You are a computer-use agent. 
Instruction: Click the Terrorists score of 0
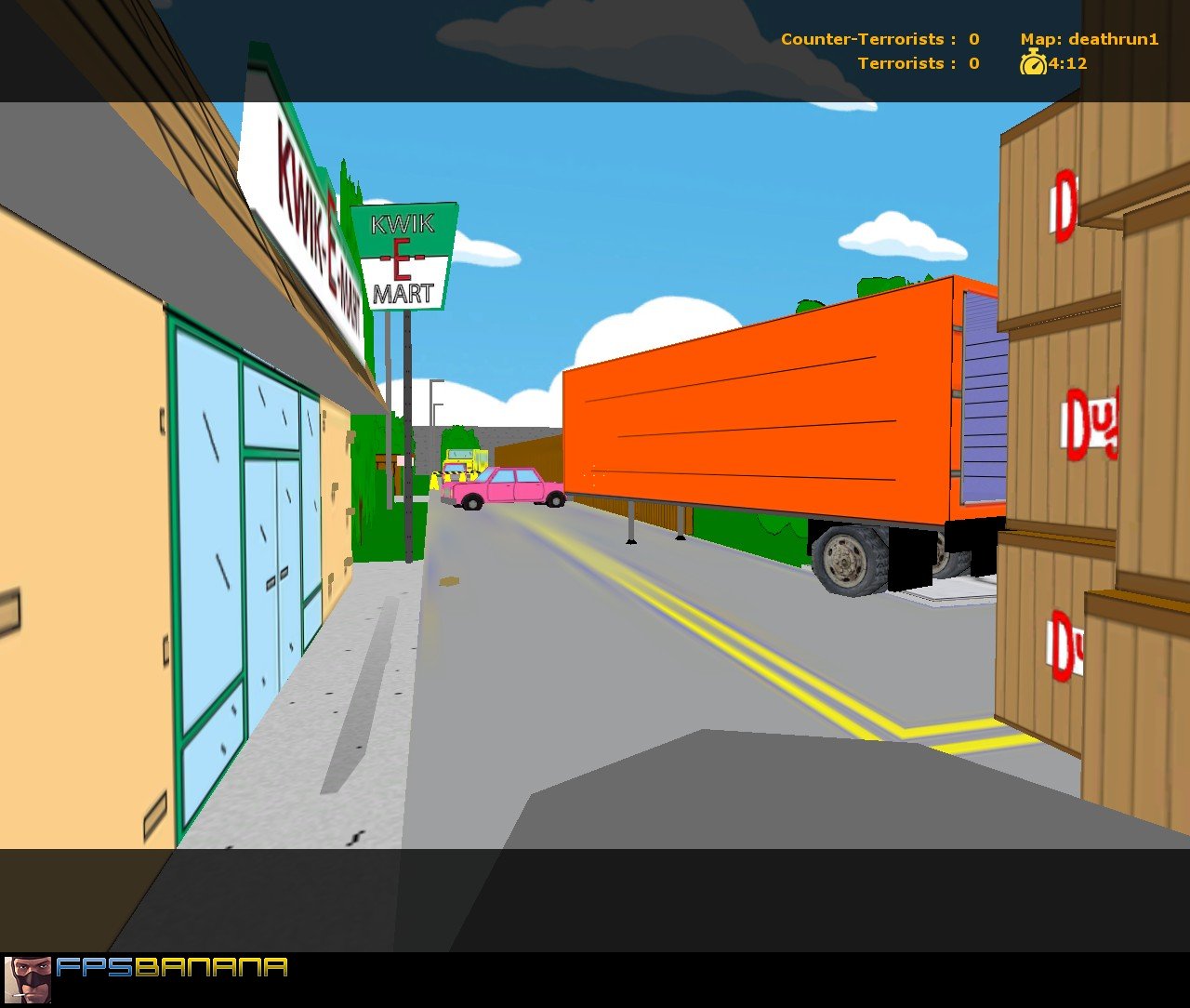[x=972, y=63]
